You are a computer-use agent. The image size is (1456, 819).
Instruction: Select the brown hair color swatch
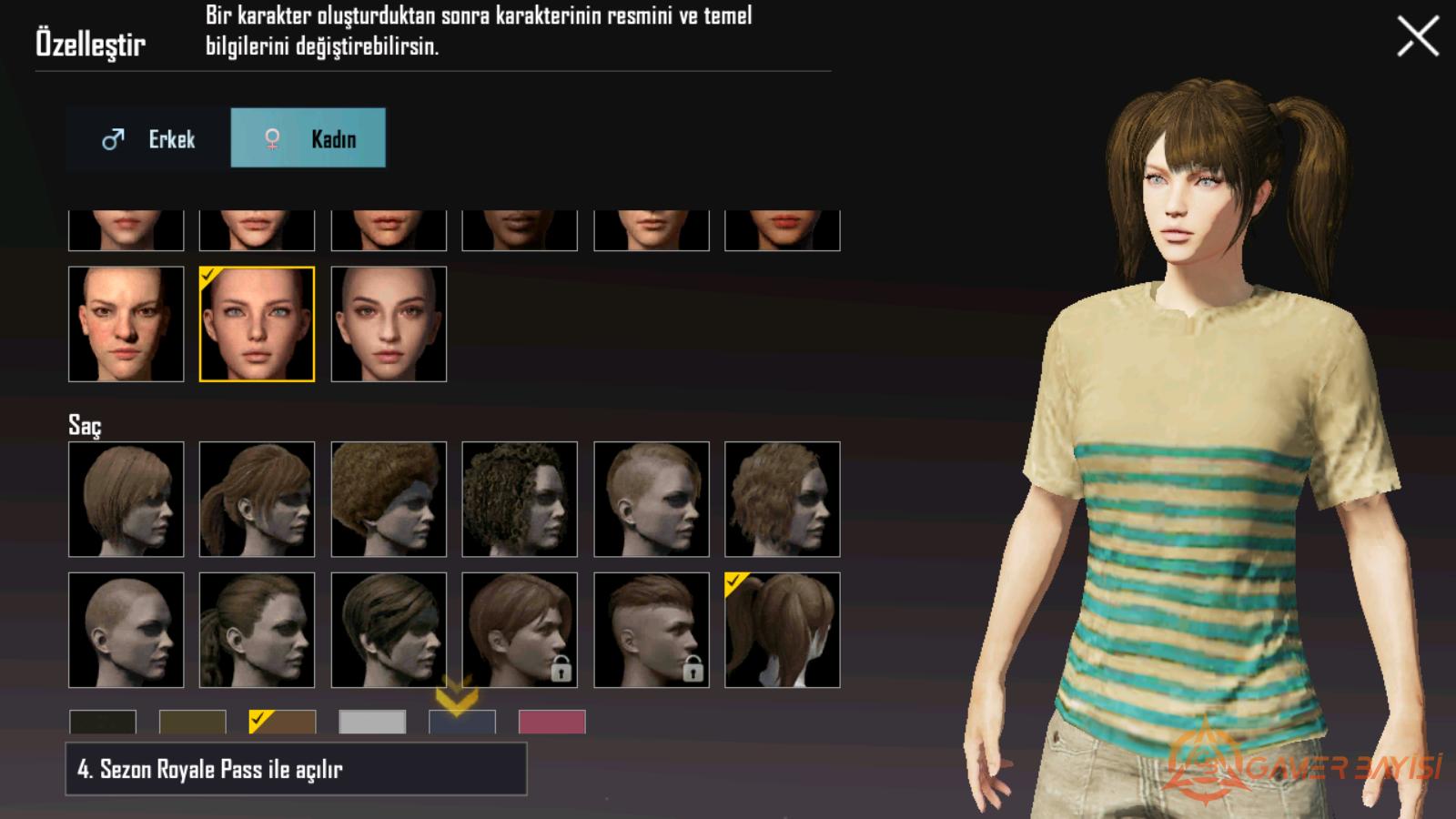(x=283, y=722)
